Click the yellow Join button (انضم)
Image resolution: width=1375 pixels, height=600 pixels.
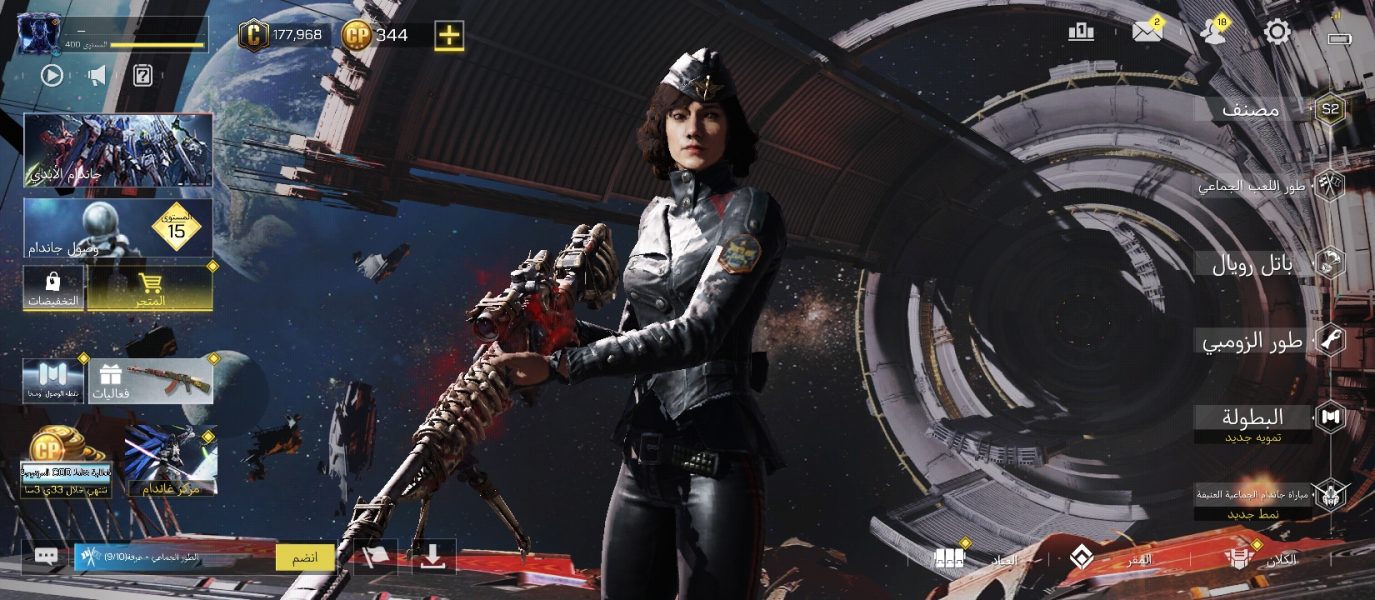click(x=305, y=557)
